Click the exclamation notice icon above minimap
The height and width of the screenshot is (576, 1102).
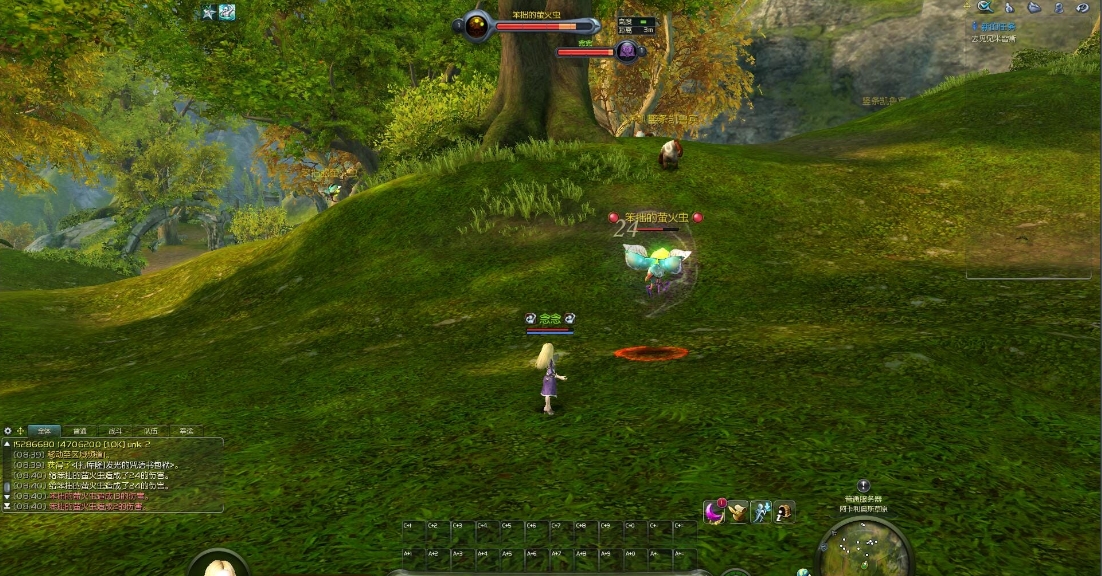[x=864, y=486]
